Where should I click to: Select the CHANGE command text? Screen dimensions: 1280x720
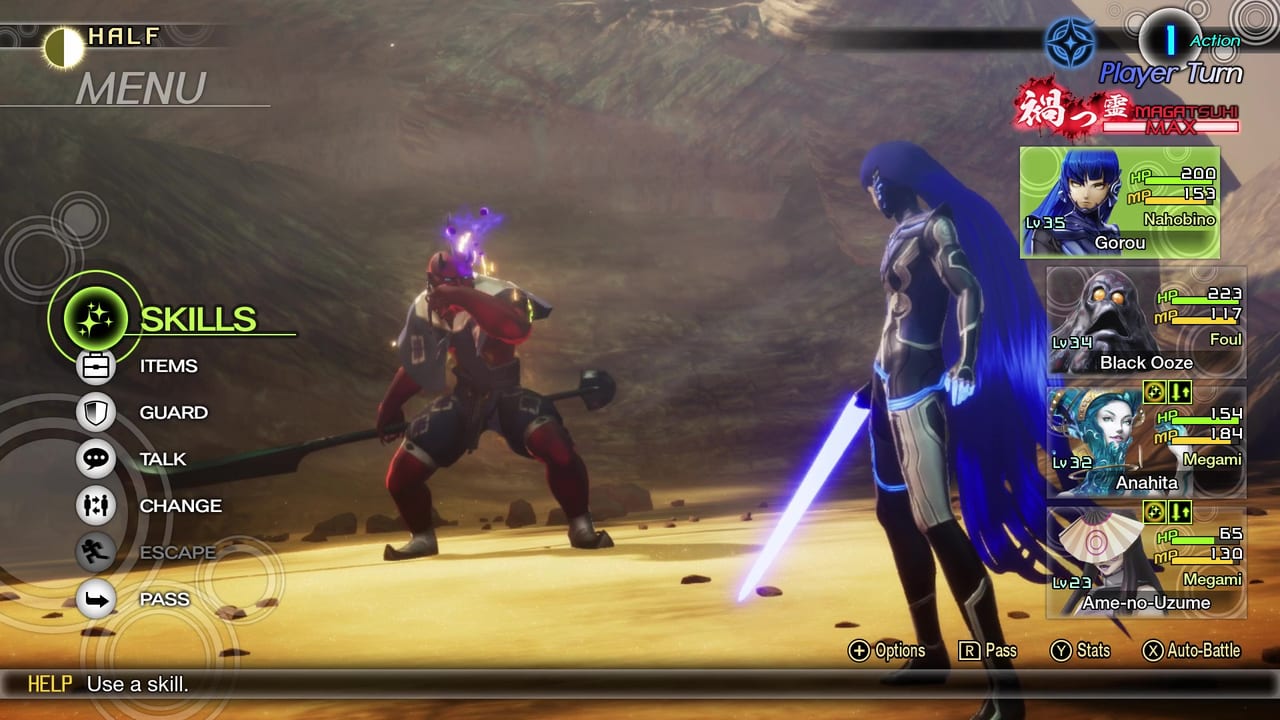(x=180, y=505)
